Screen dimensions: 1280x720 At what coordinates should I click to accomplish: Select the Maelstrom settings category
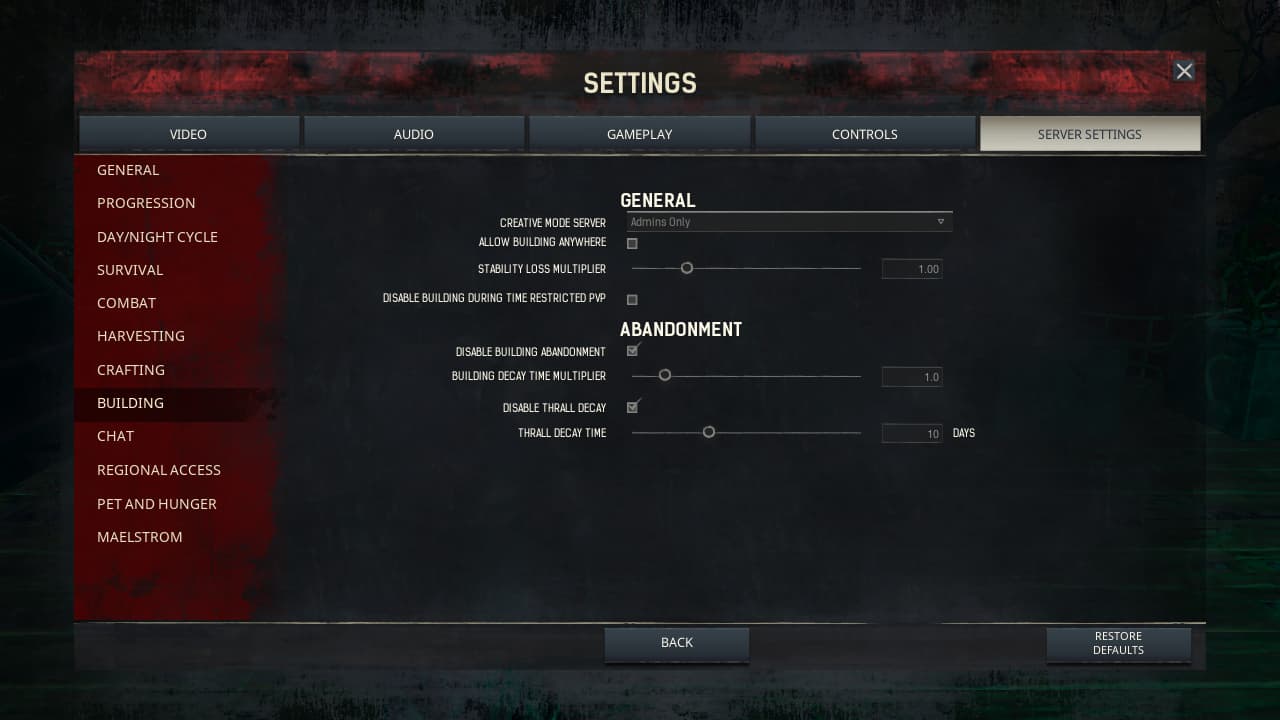[139, 537]
